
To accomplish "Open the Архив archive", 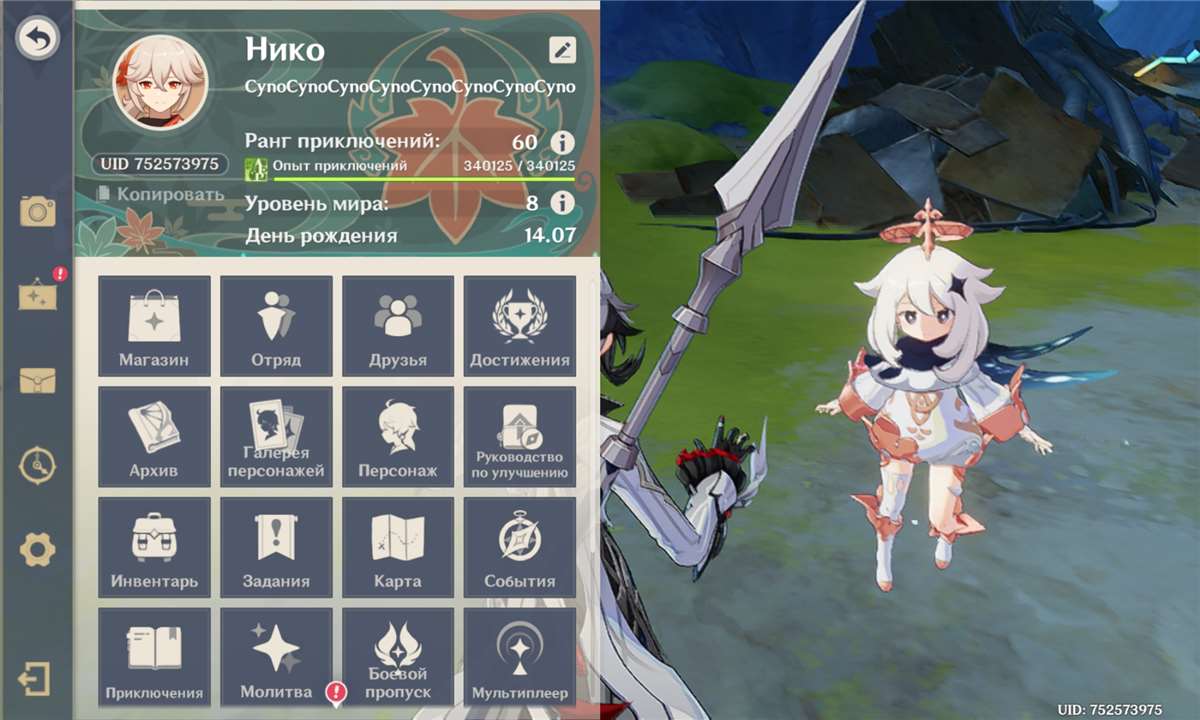I will (x=154, y=437).
